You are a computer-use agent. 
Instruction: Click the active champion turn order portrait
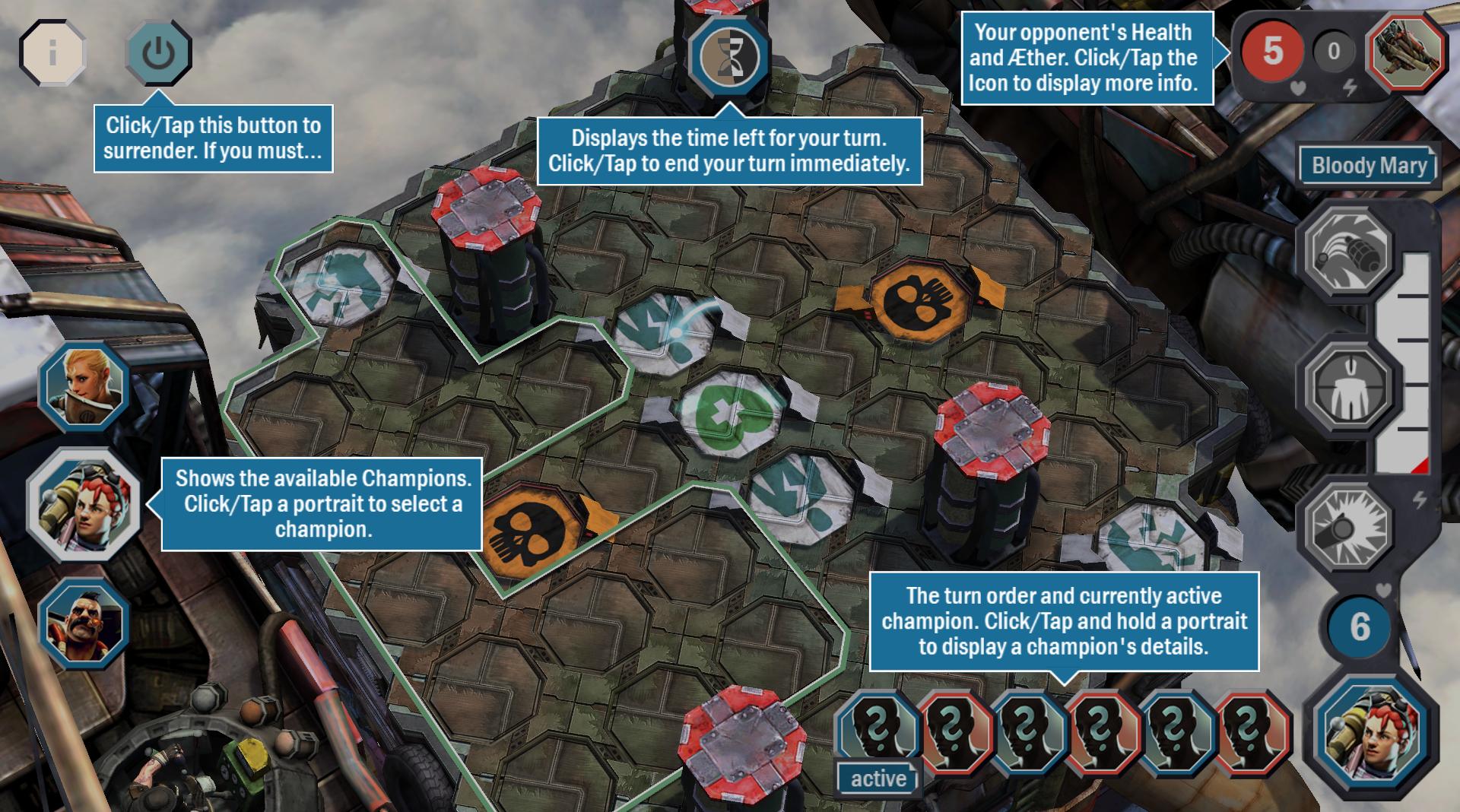[878, 731]
